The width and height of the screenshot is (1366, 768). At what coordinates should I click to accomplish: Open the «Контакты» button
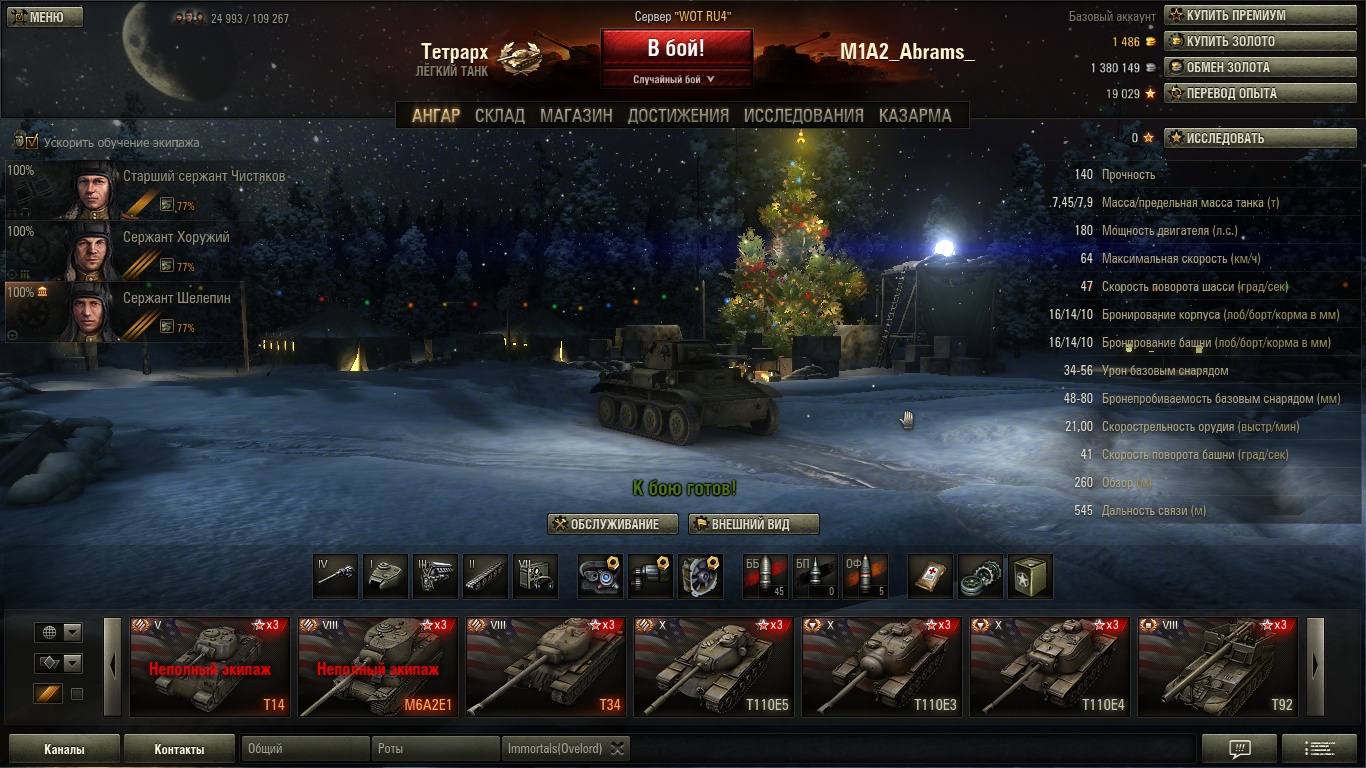point(179,749)
